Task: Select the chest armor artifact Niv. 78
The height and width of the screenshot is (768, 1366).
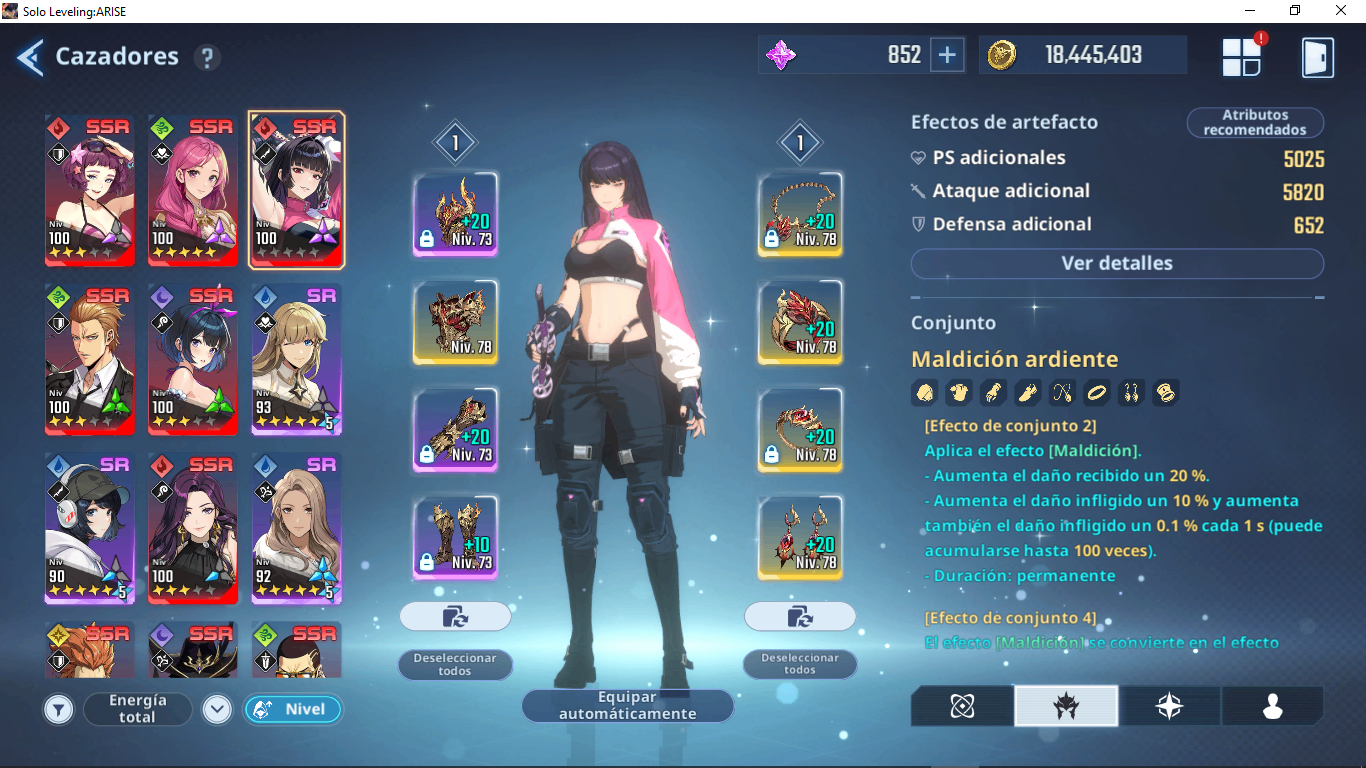Action: pos(456,322)
